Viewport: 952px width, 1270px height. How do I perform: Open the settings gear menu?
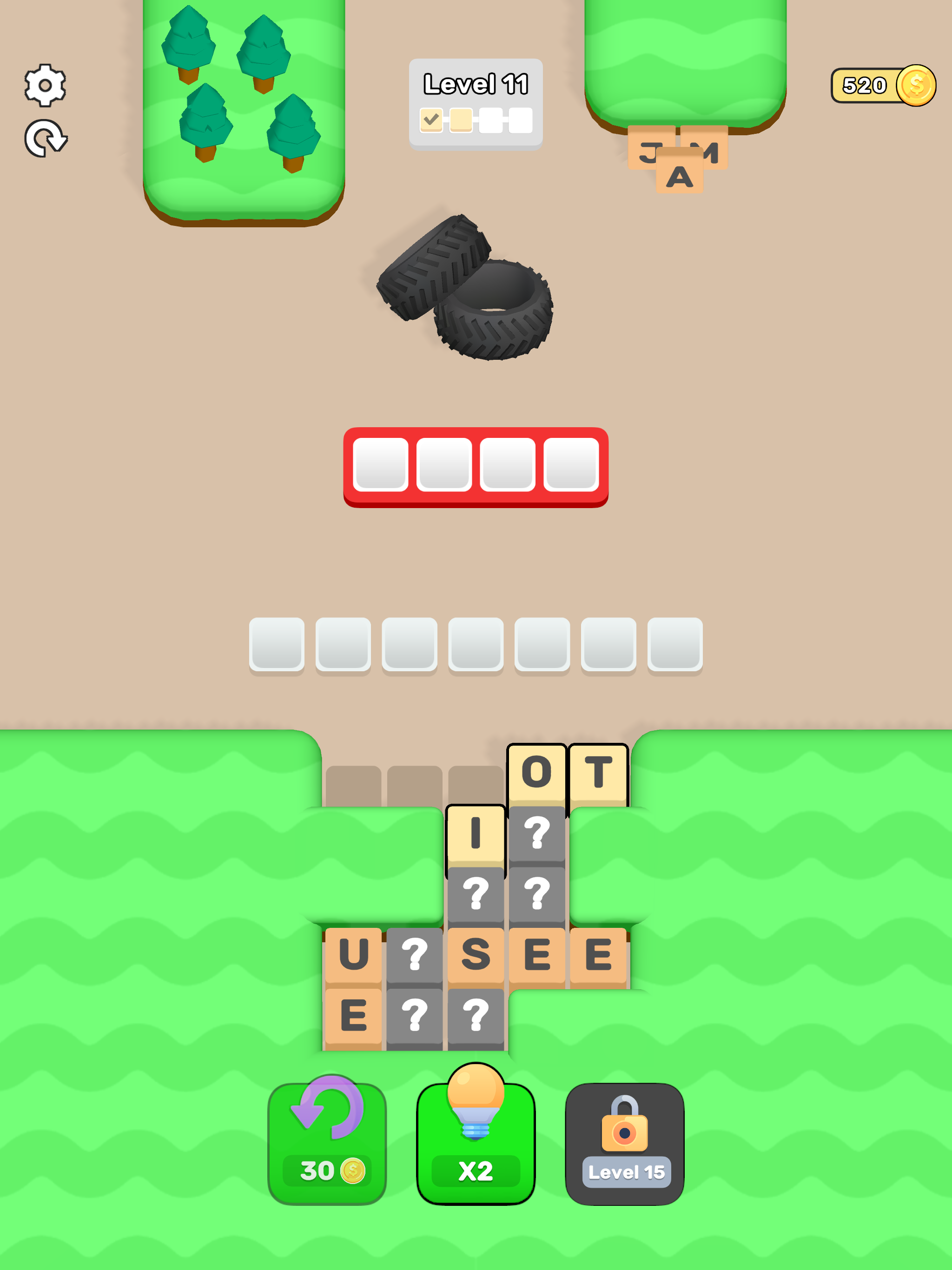(x=46, y=85)
